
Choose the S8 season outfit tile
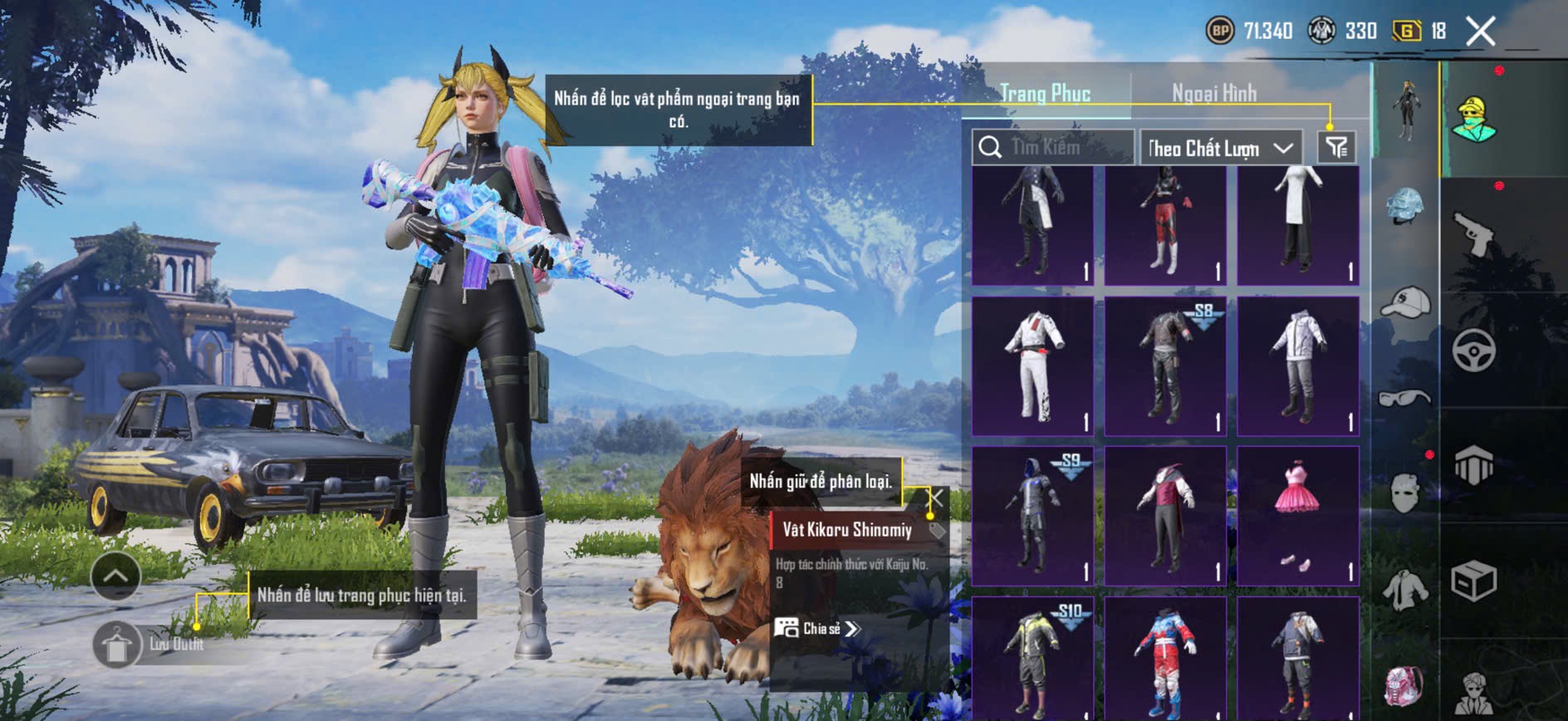(x=1165, y=366)
